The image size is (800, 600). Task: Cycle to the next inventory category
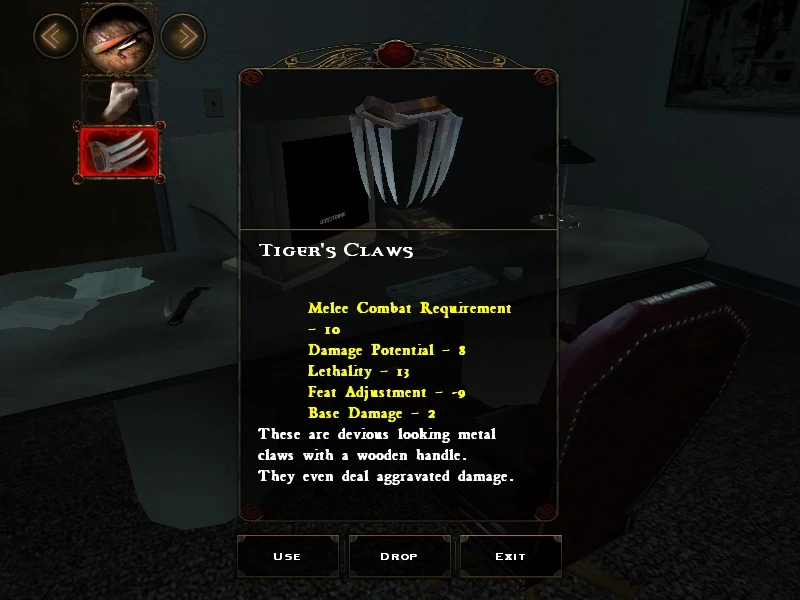(183, 37)
